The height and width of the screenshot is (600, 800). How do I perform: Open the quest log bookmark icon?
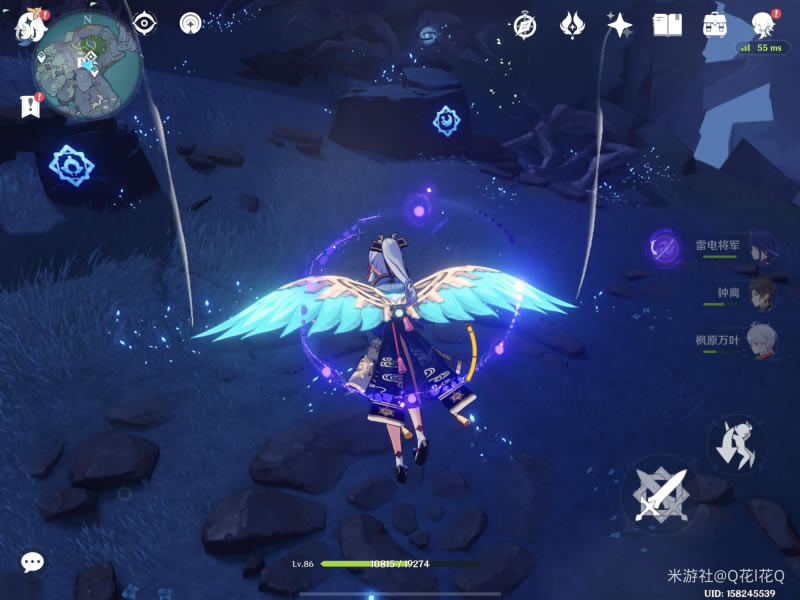pyautogui.click(x=29, y=106)
